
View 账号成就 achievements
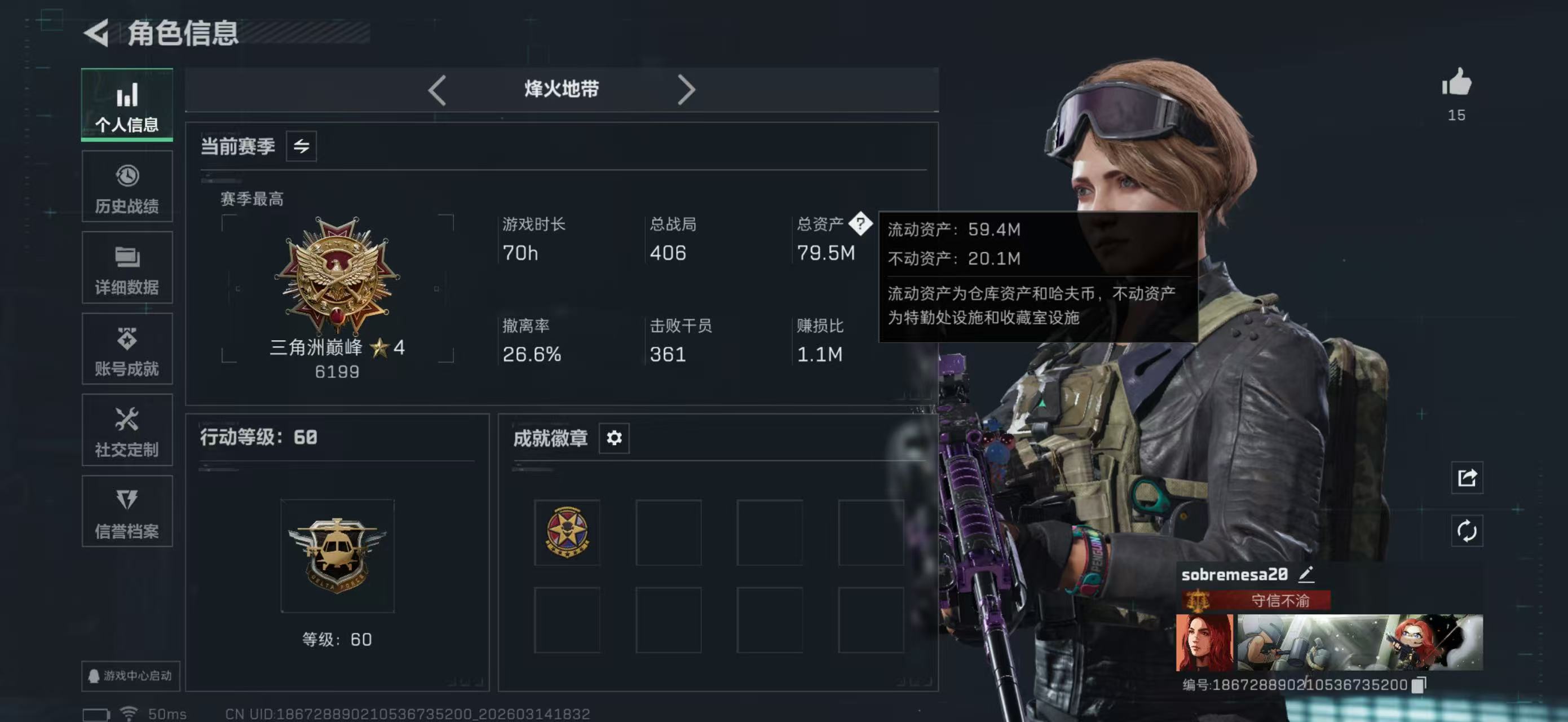coord(127,349)
